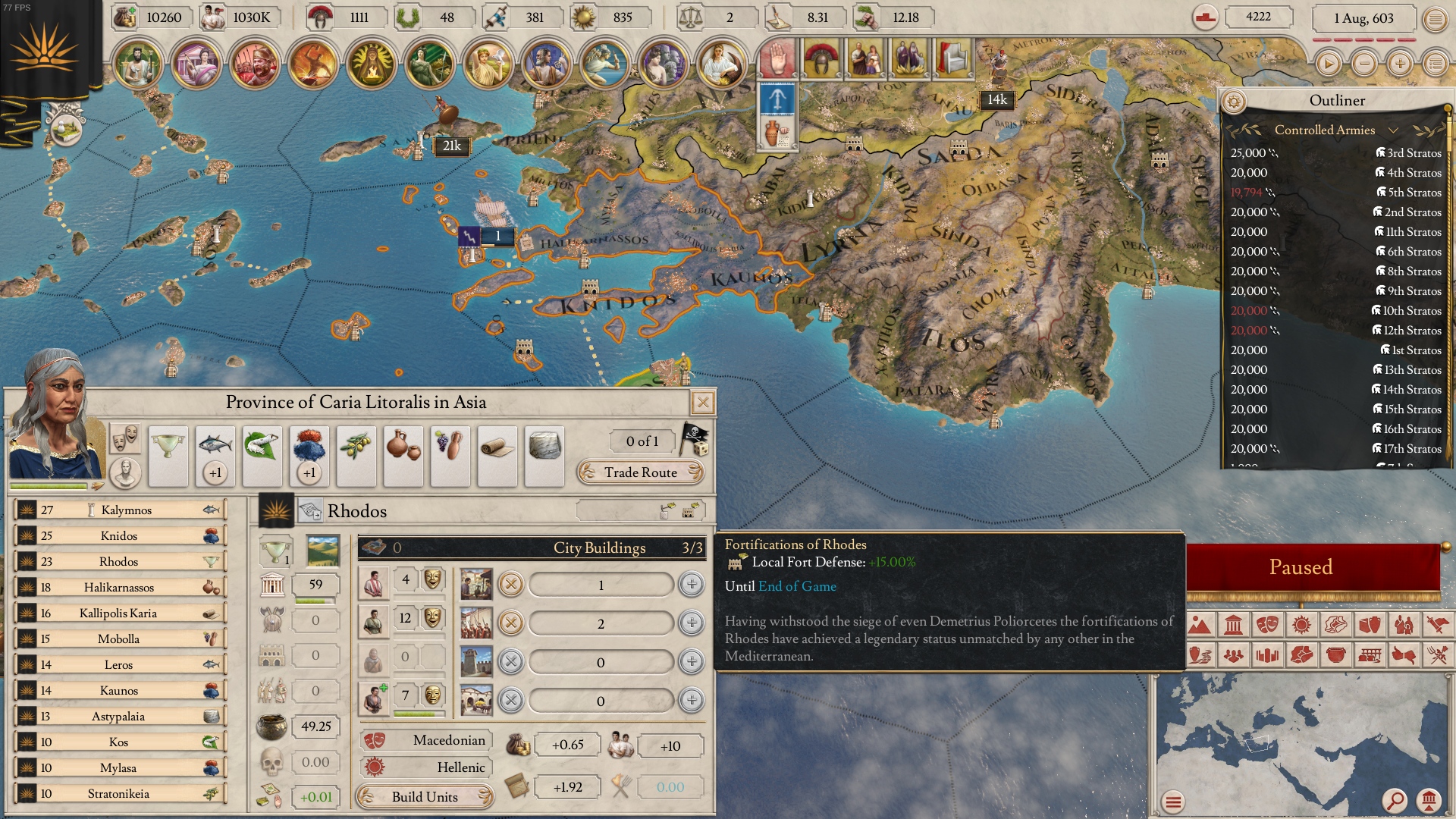Viewport: 1456px width, 819px height.
Task: Choose Stratonikeia from the territory list
Action: tap(120, 794)
